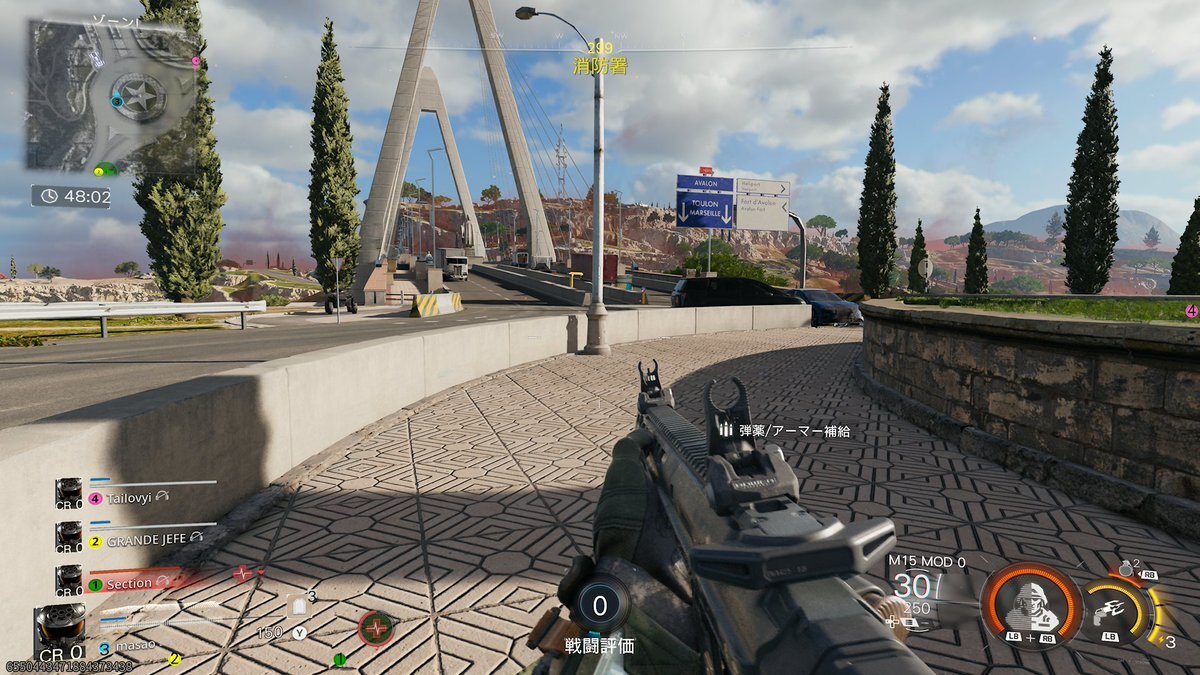Click the yellow teammate marker on minimap
The height and width of the screenshot is (675, 1200).
tap(98, 172)
